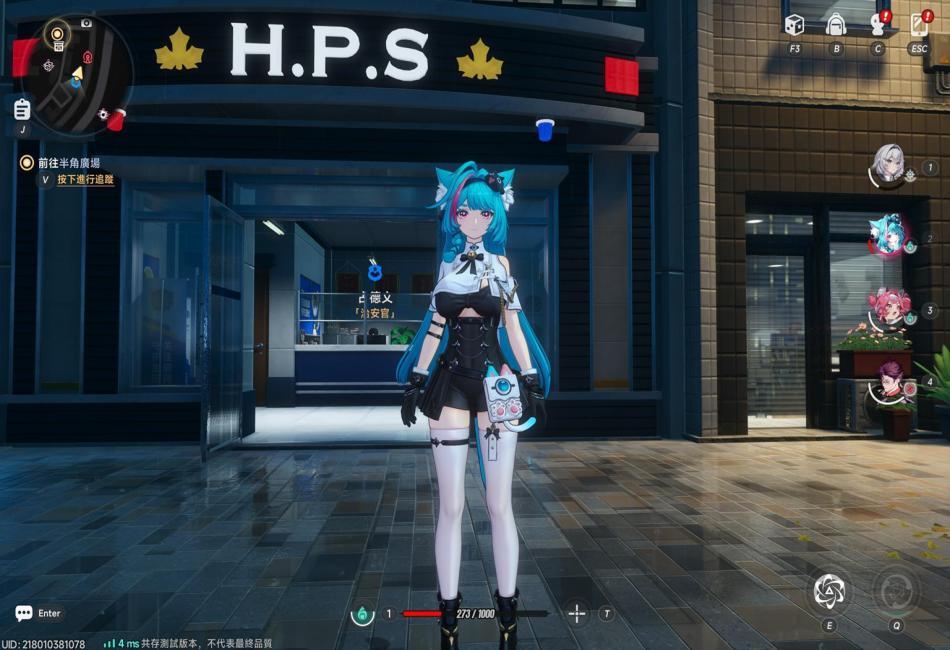Select the blue-haired cat-ear character portrait
Viewport: 950px width, 650px height.
click(887, 236)
